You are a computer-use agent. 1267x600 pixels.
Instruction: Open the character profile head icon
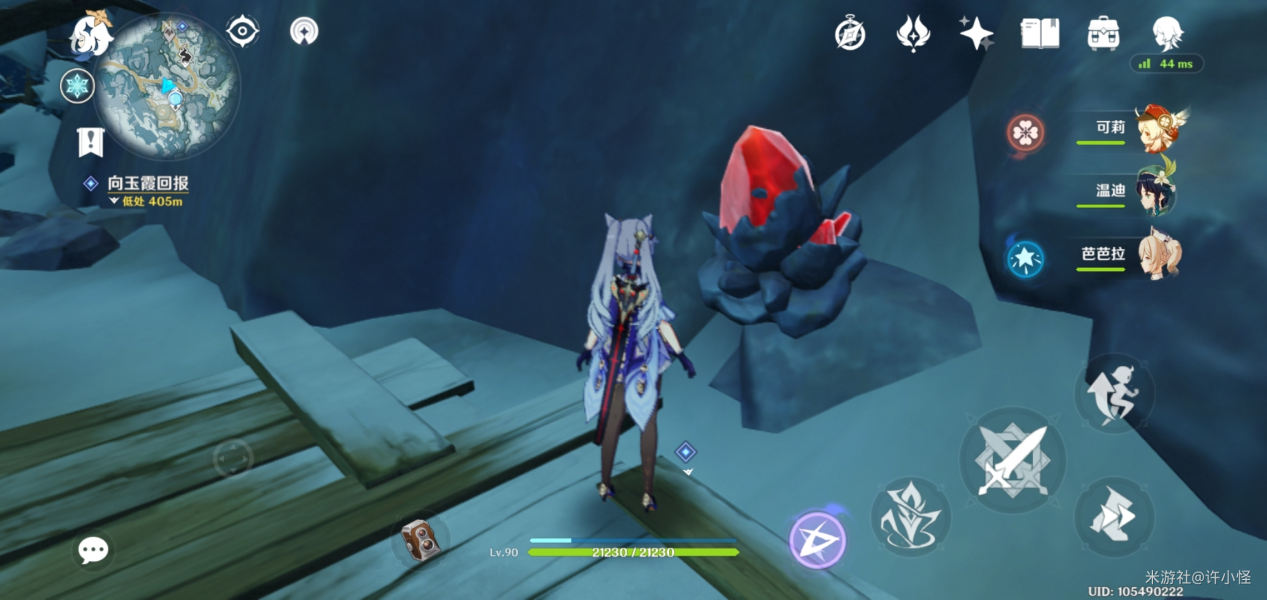pyautogui.click(x=1167, y=33)
